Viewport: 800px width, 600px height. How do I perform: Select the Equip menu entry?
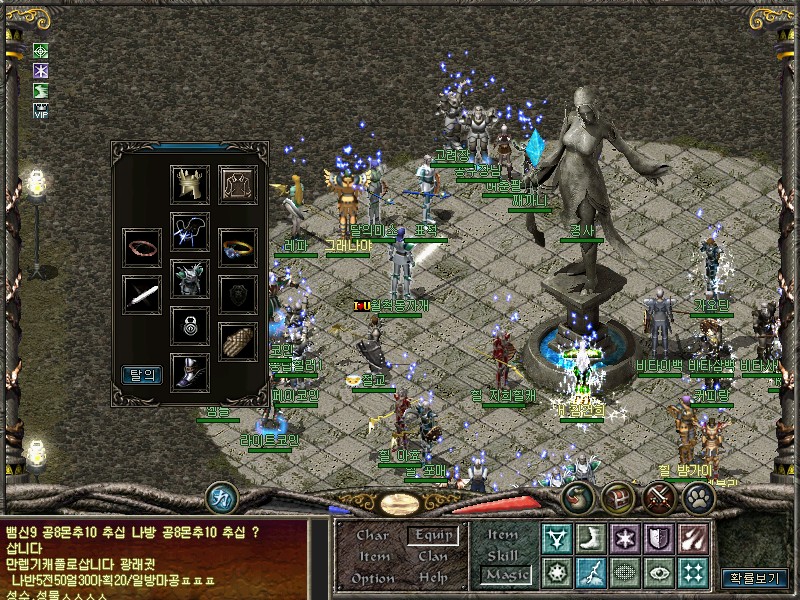click(433, 535)
